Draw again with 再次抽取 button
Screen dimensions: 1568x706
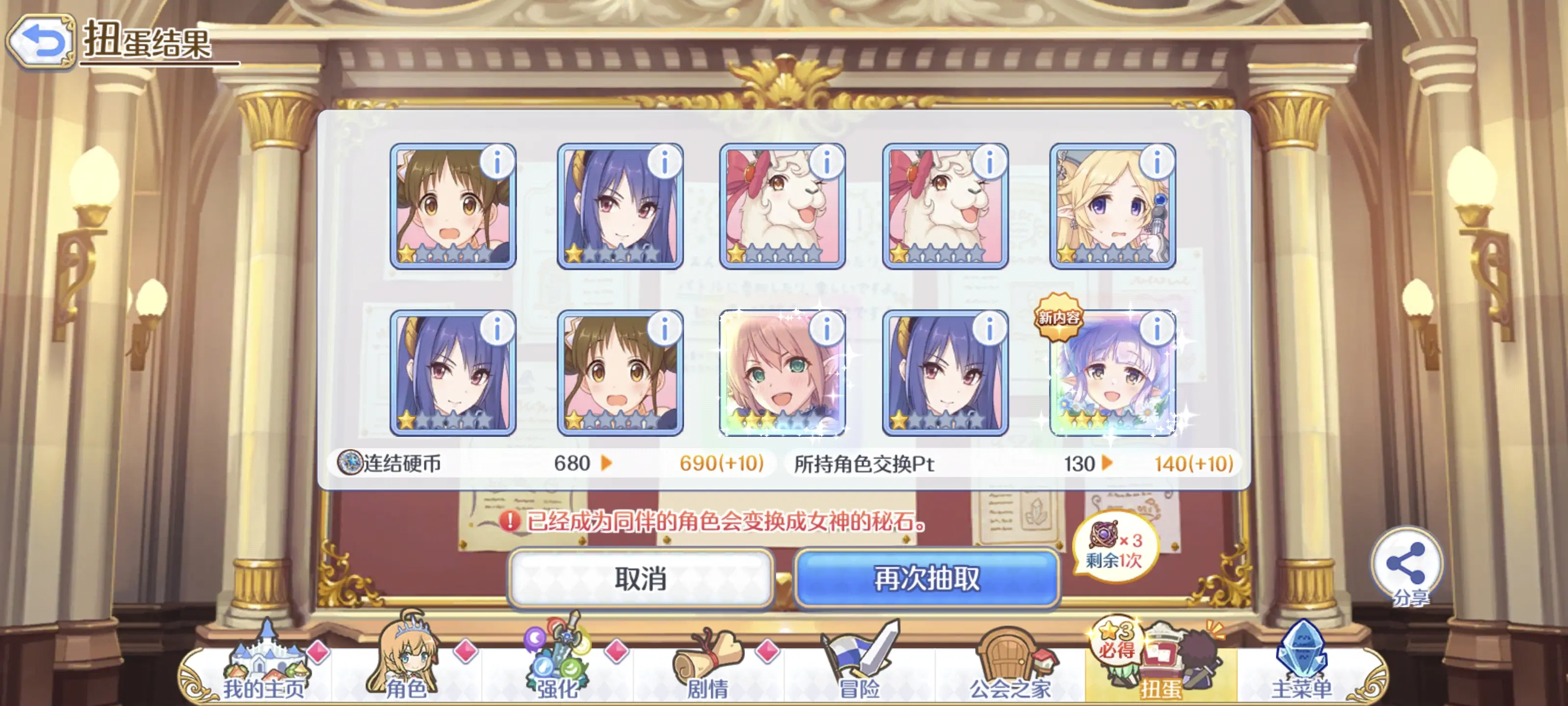927,578
